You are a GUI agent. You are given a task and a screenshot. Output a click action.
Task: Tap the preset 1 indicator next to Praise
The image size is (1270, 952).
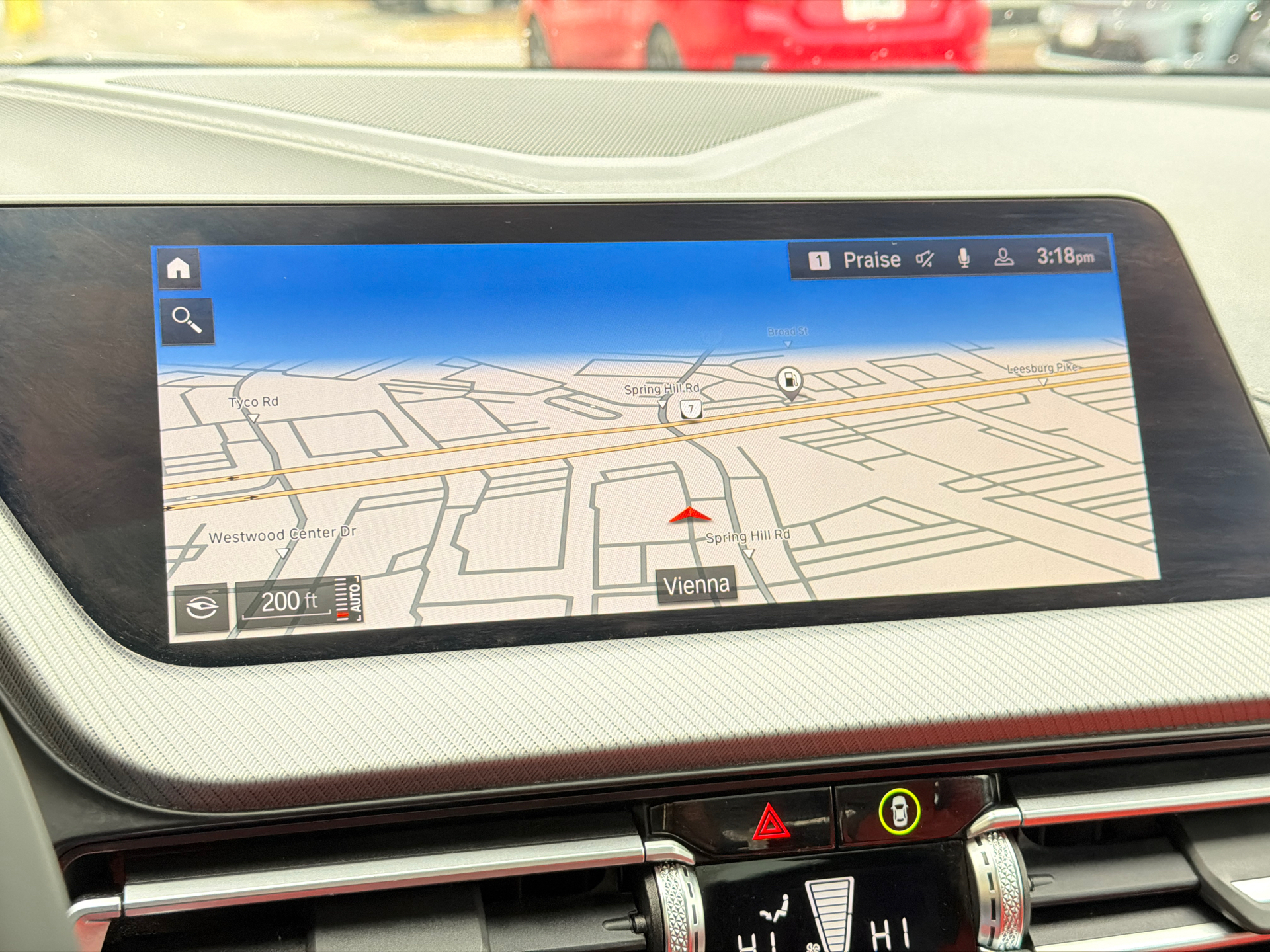(820, 259)
